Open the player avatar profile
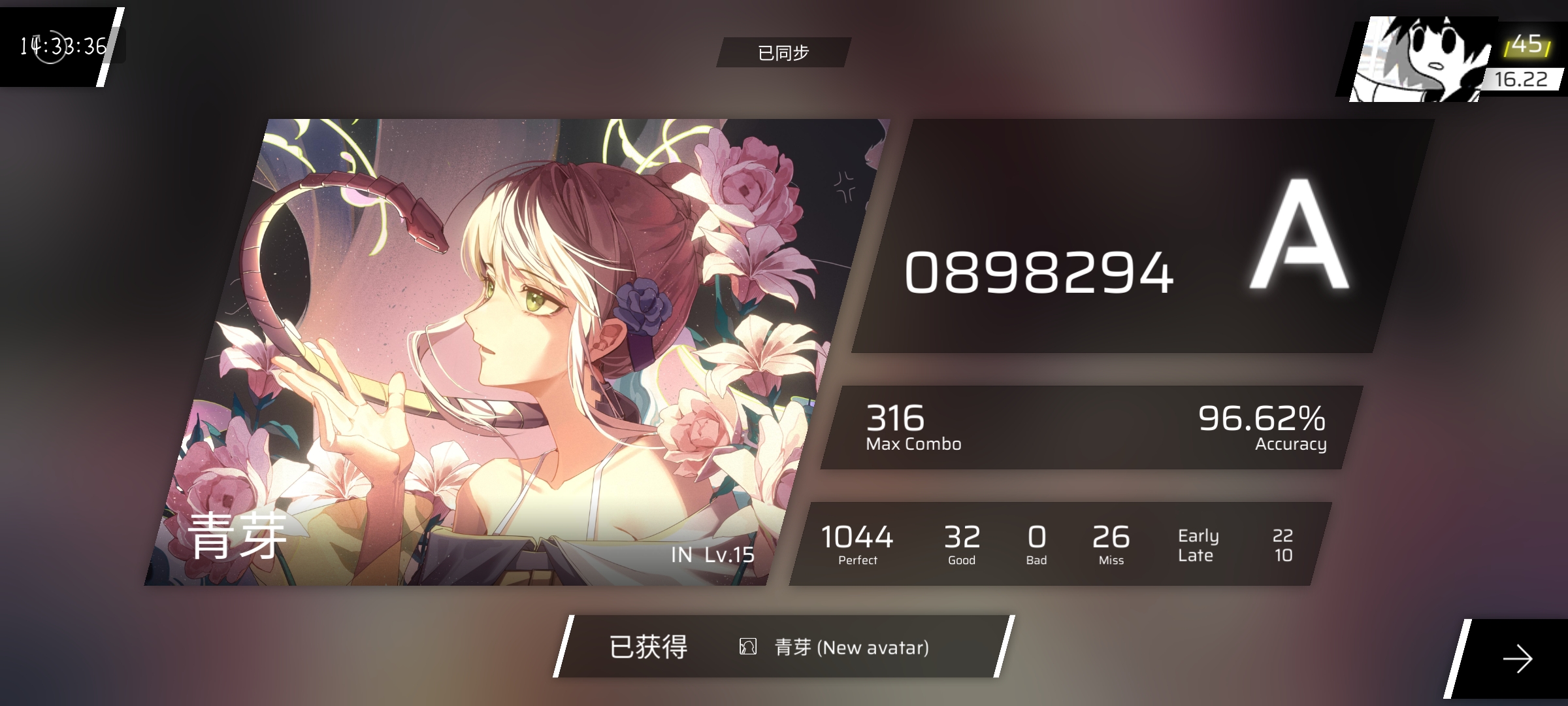Viewport: 1568px width, 706px height. (x=1418, y=60)
